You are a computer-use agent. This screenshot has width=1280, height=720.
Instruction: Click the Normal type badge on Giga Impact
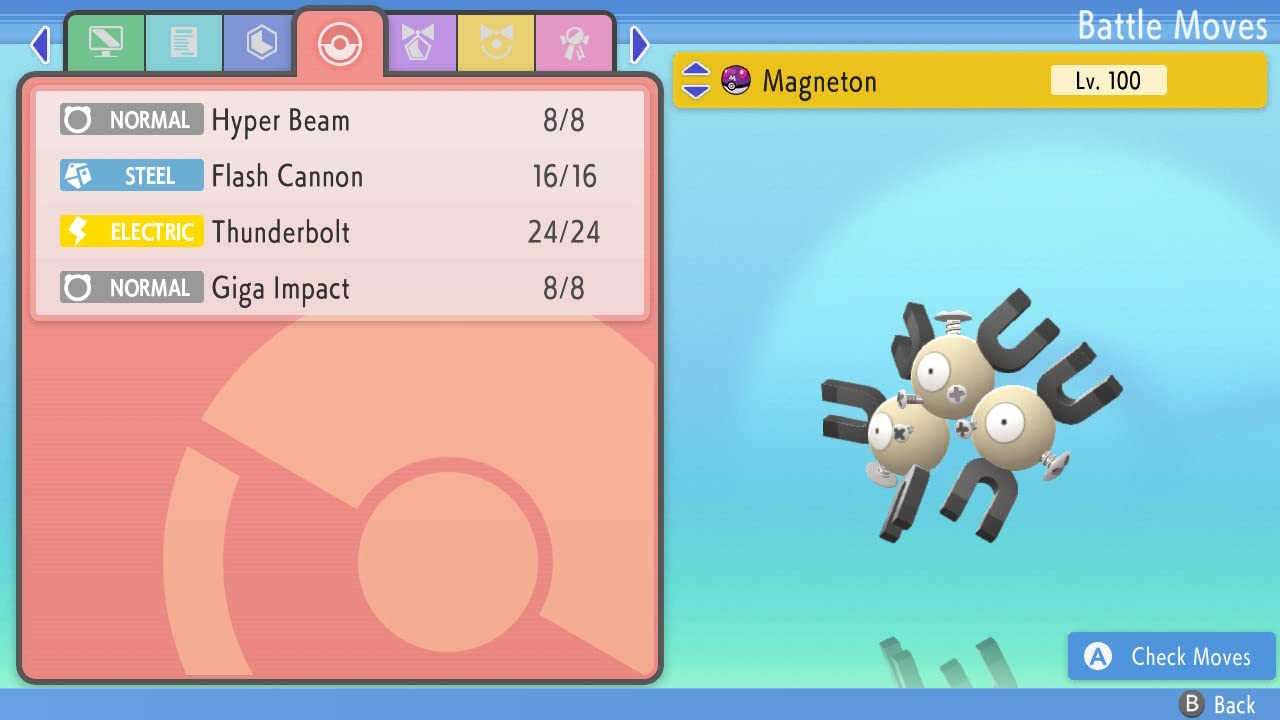coord(131,288)
